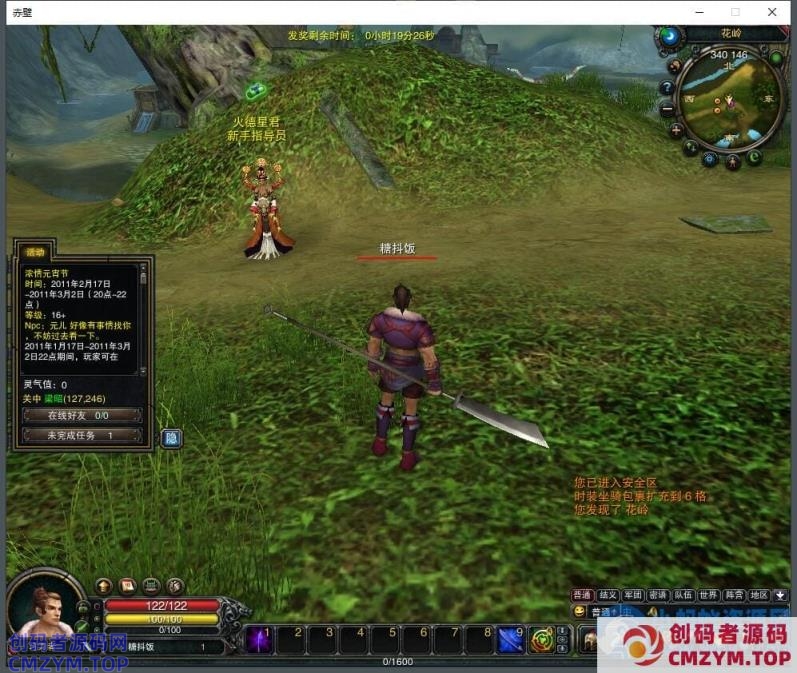This screenshot has height=673, width=797.
Task: Click the blue moon orb beside 花岭
Action: 669,36
